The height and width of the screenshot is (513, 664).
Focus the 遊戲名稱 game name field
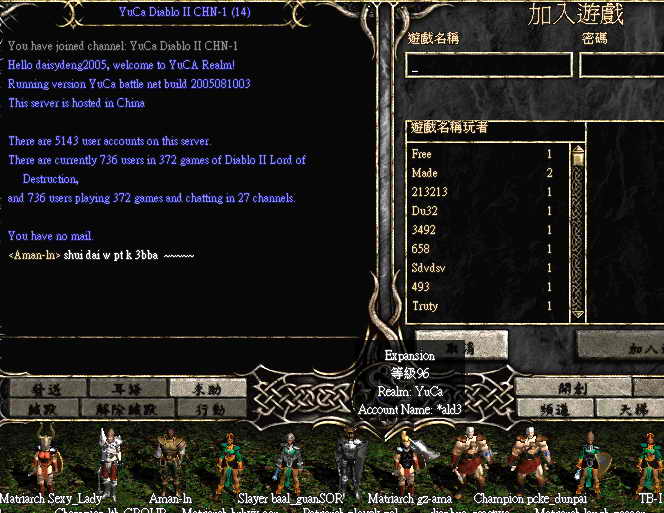[x=489, y=65]
